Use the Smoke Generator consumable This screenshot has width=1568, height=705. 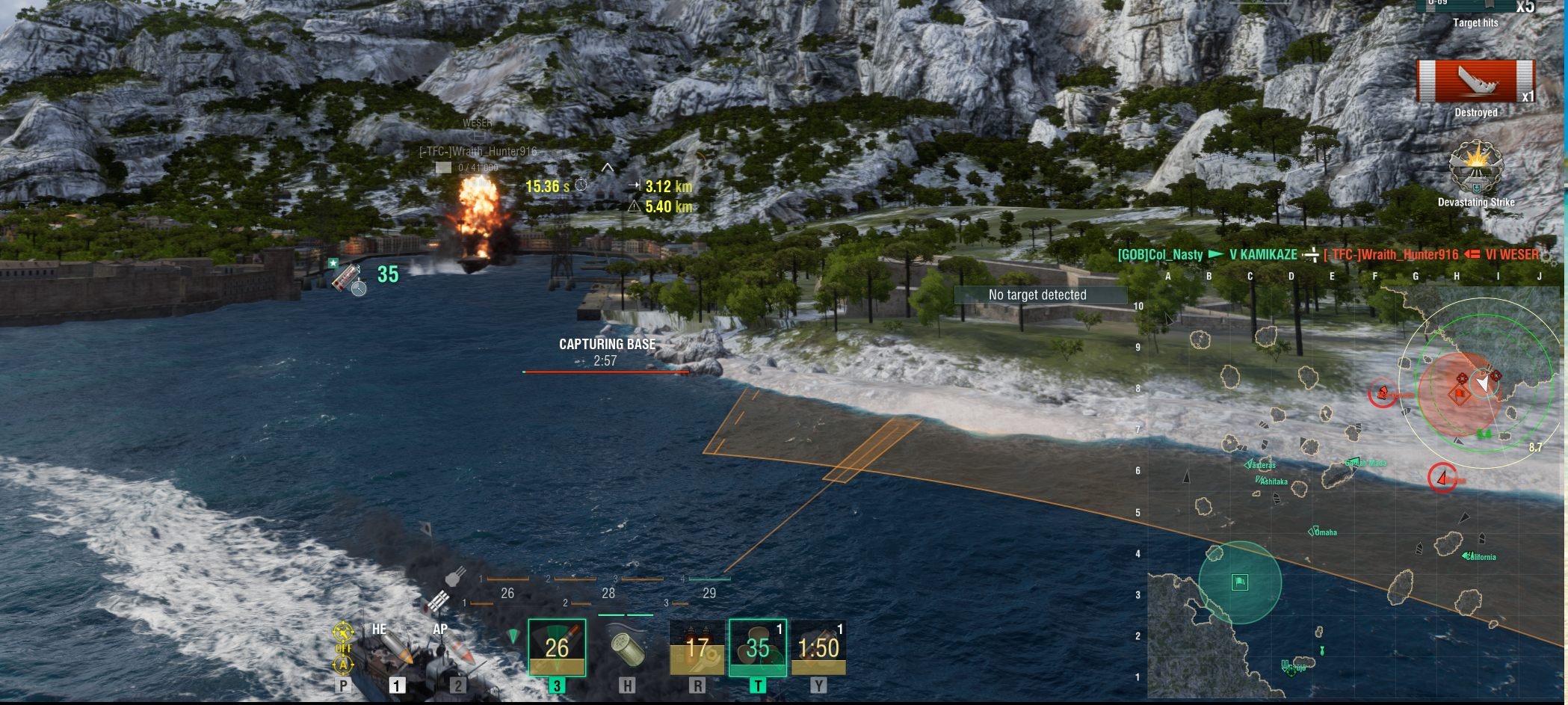coord(818,647)
